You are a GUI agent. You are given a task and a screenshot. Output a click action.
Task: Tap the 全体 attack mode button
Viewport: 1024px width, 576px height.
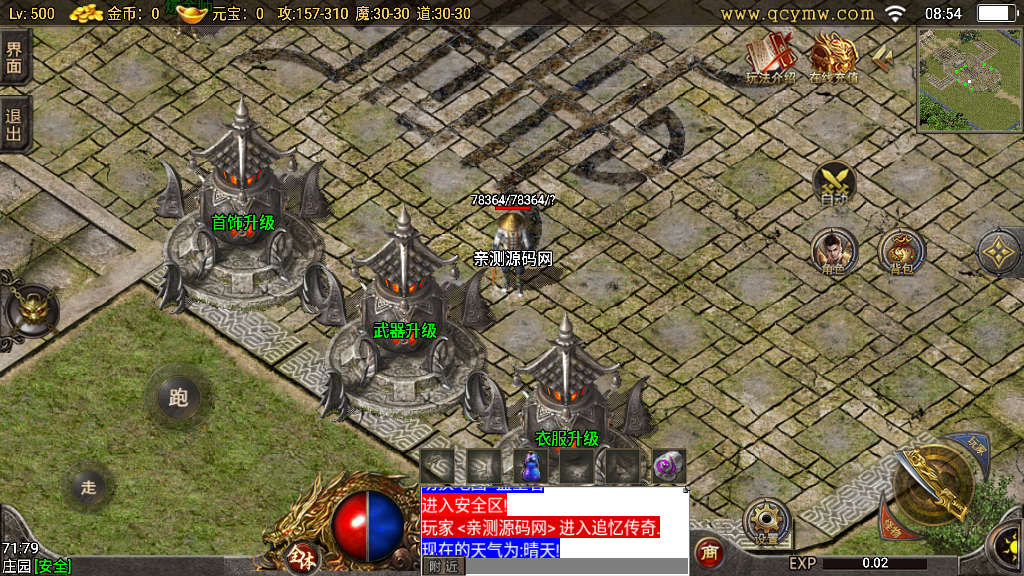(300, 555)
